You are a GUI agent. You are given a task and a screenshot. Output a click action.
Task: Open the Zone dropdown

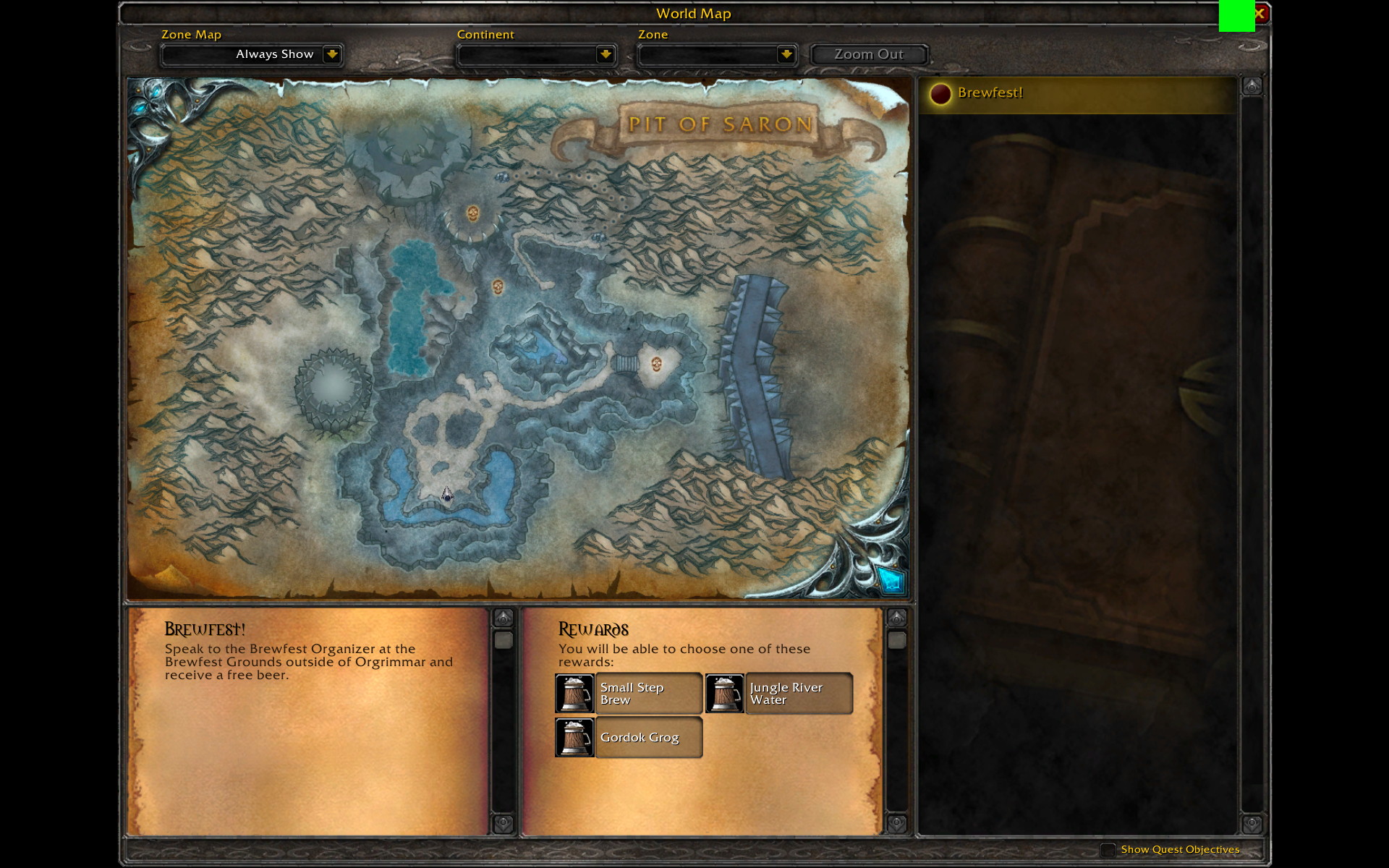pos(786,54)
